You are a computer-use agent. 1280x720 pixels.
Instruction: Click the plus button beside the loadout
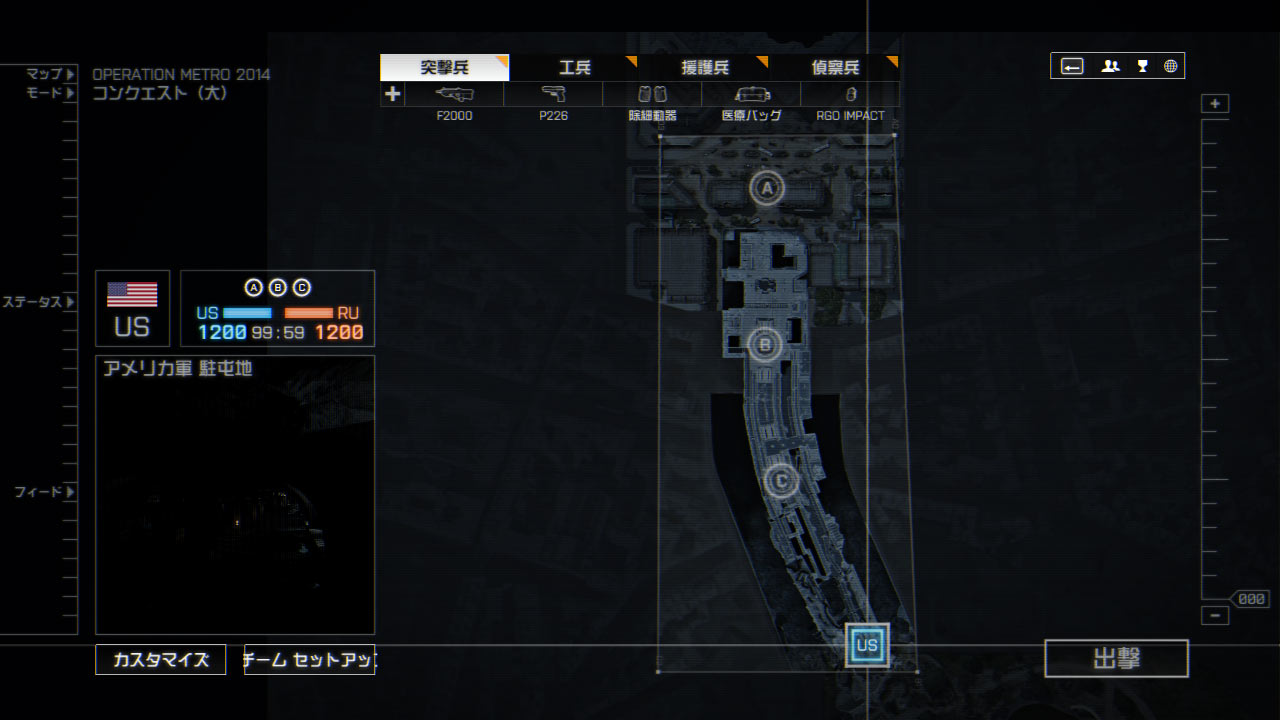pyautogui.click(x=392, y=94)
